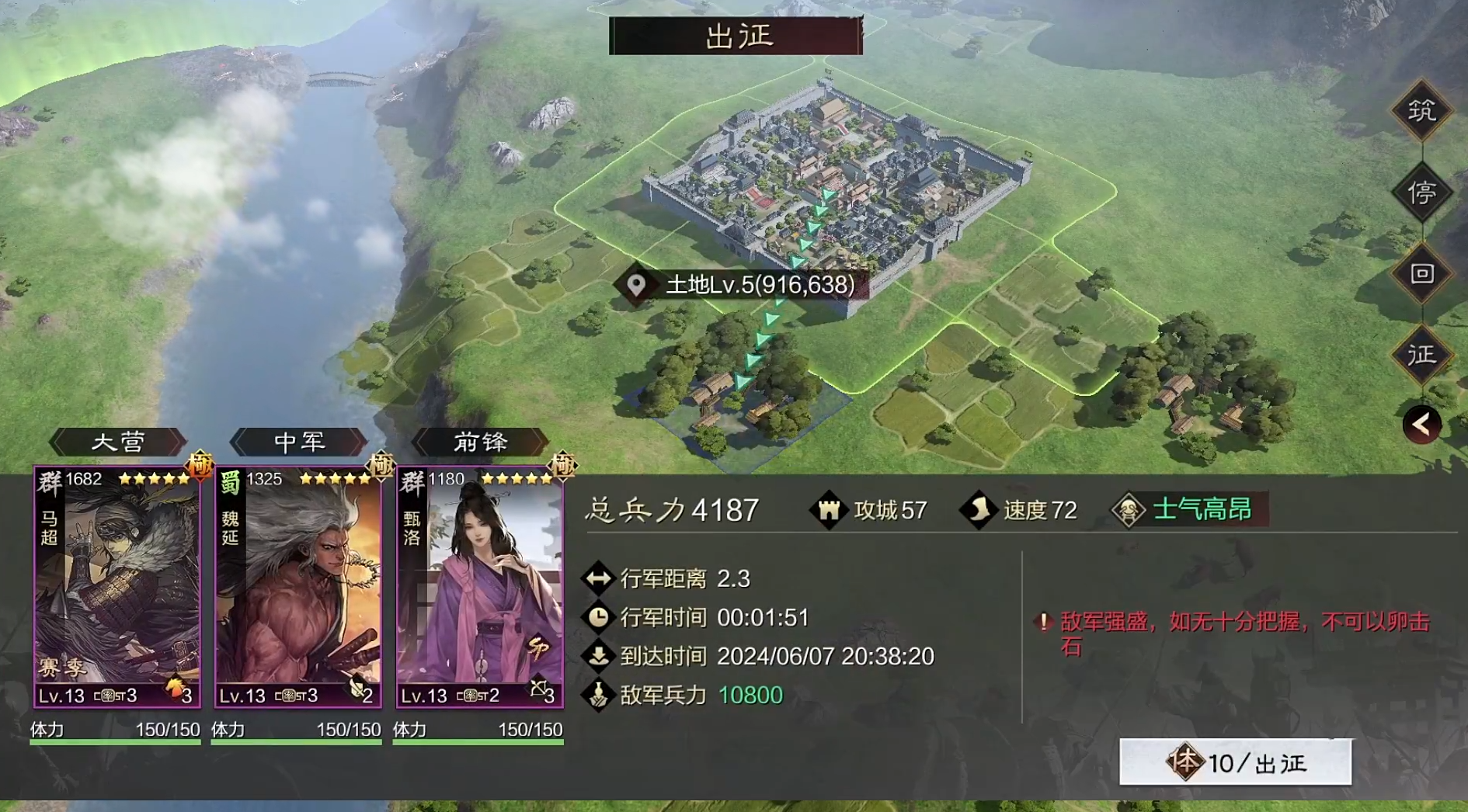This screenshot has height=812, width=1468.
Task: Expand the 中军 slot header
Action: (x=297, y=441)
